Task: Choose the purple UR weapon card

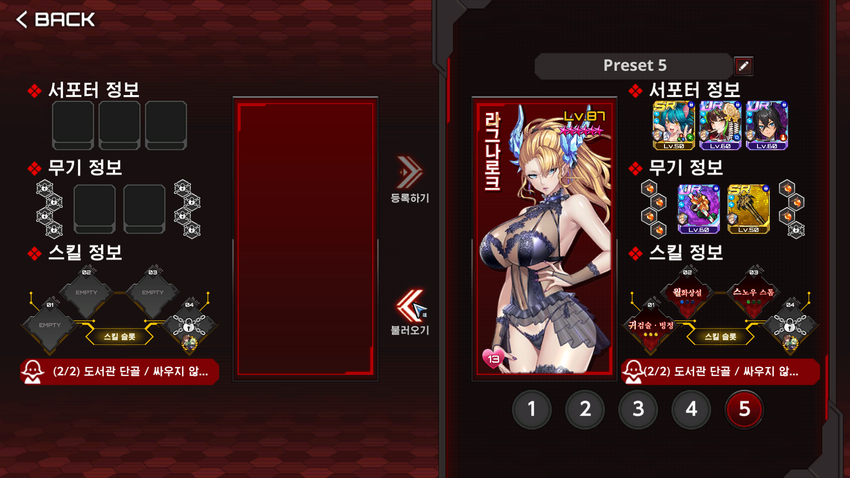Action: [698, 206]
